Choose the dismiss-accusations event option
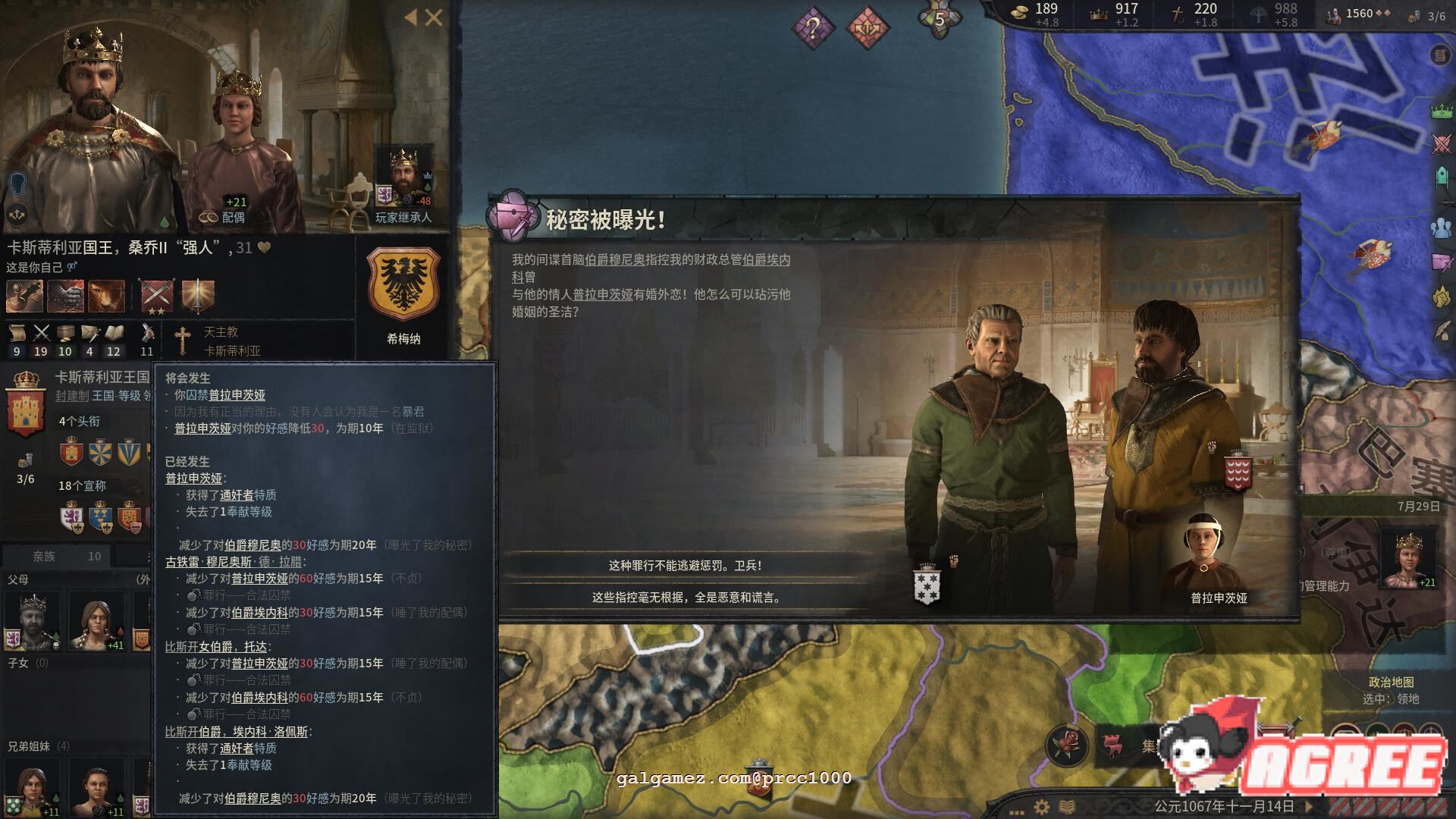 686,598
